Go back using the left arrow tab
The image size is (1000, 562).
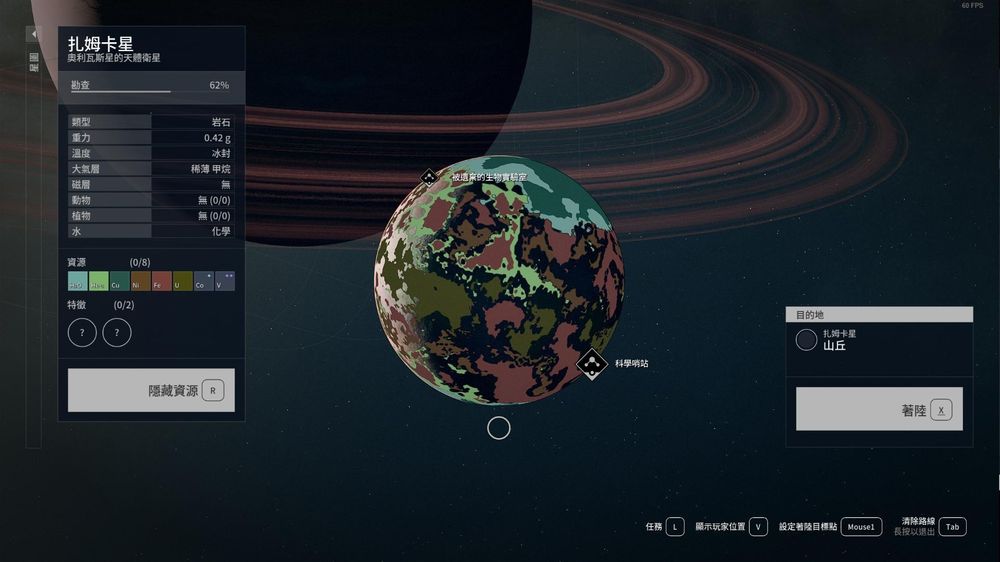tap(33, 34)
